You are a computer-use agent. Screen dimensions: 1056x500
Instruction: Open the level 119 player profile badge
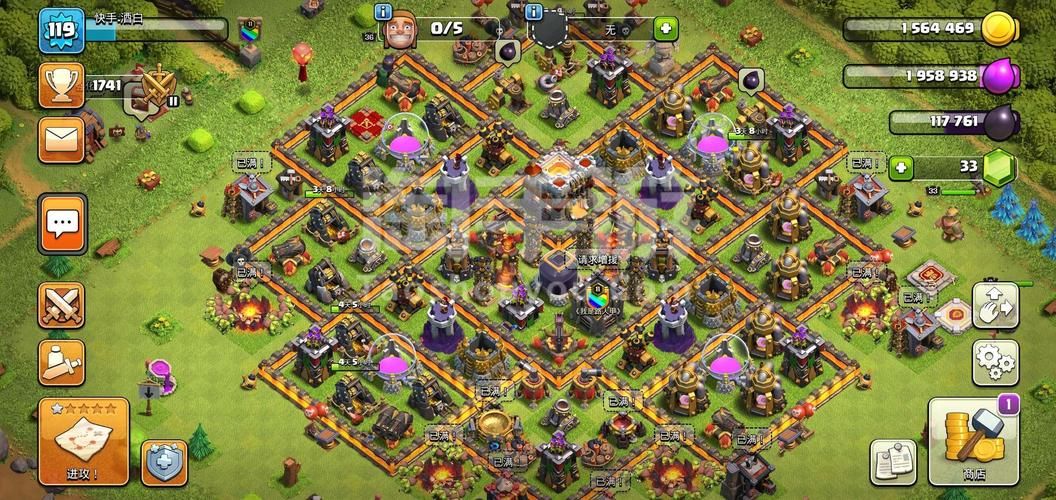62,32
